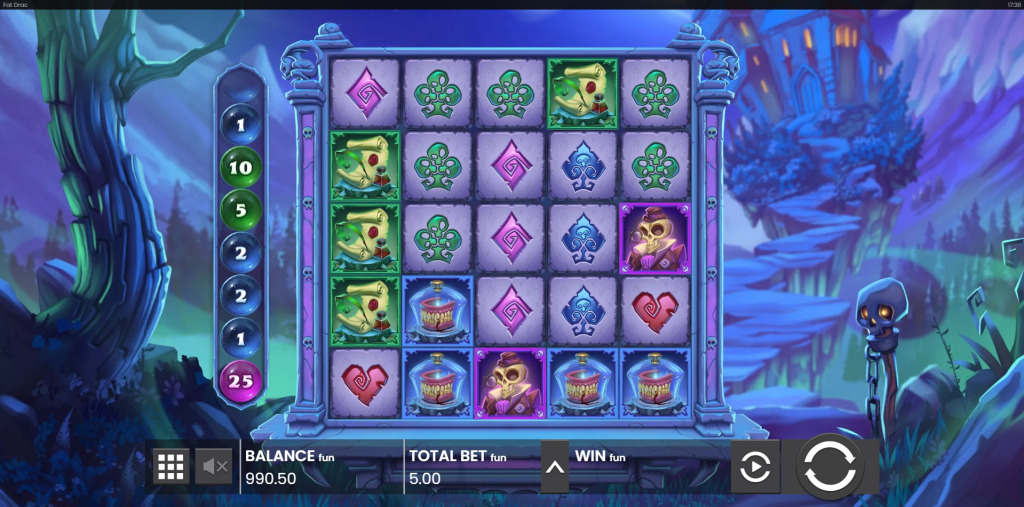Screen dimensions: 1024x507
Task: Toggle the muted sound speaker icon
Action: click(x=213, y=466)
